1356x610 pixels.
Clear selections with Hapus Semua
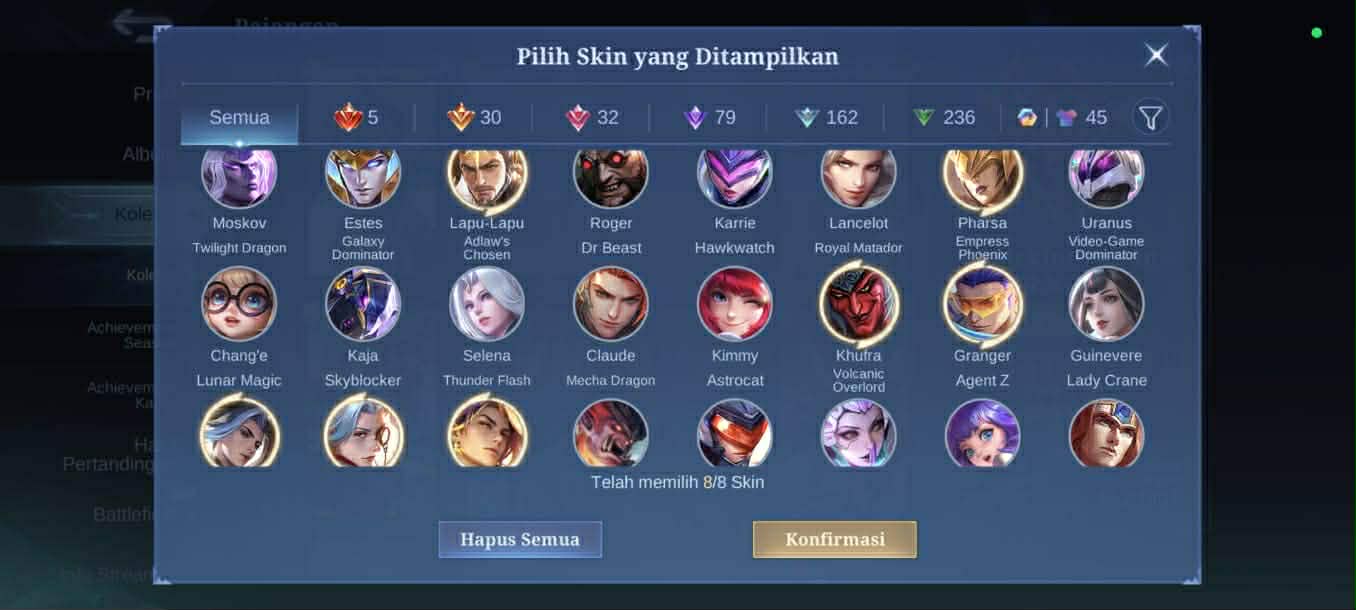point(520,539)
